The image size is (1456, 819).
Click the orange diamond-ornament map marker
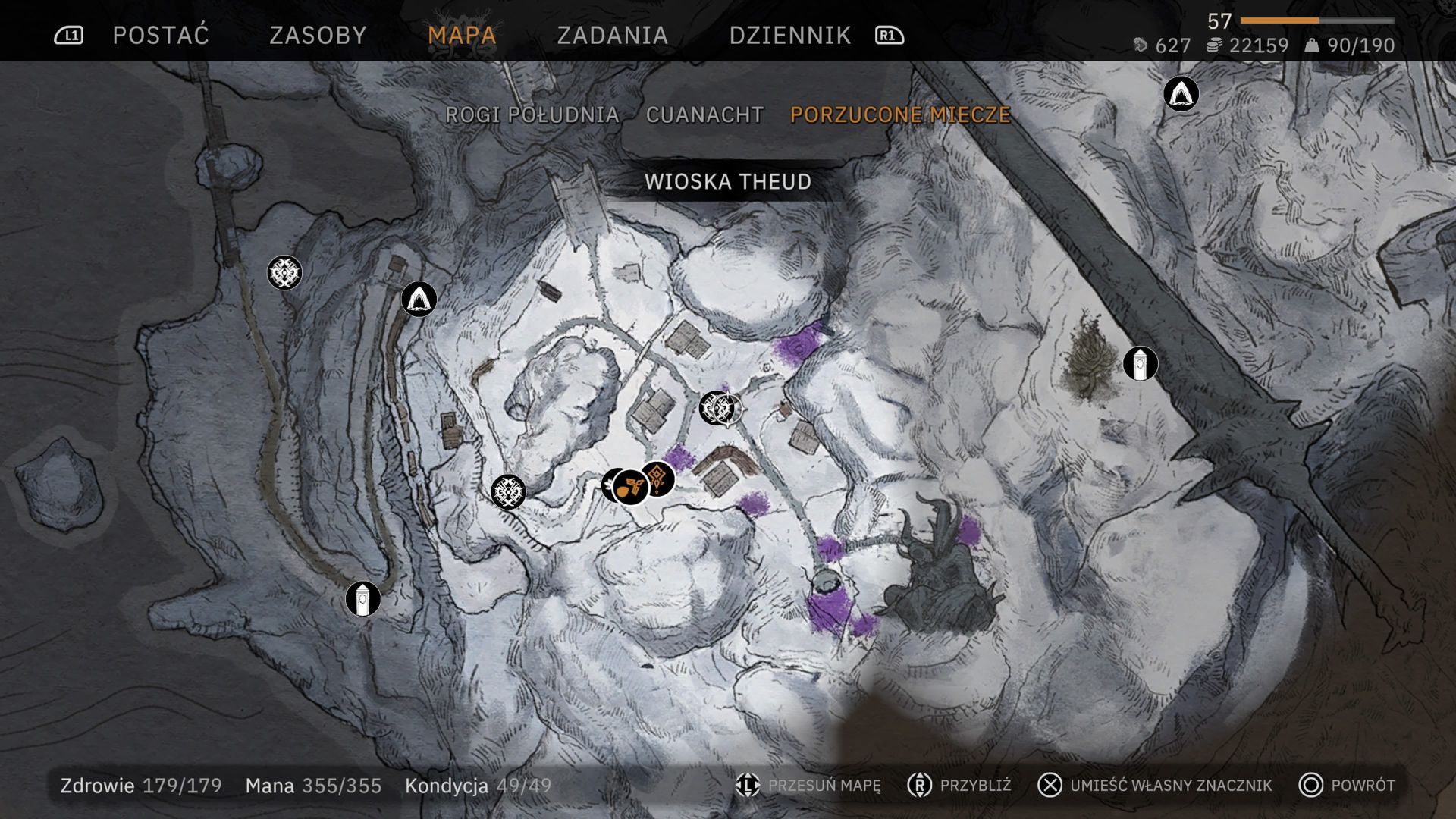658,479
